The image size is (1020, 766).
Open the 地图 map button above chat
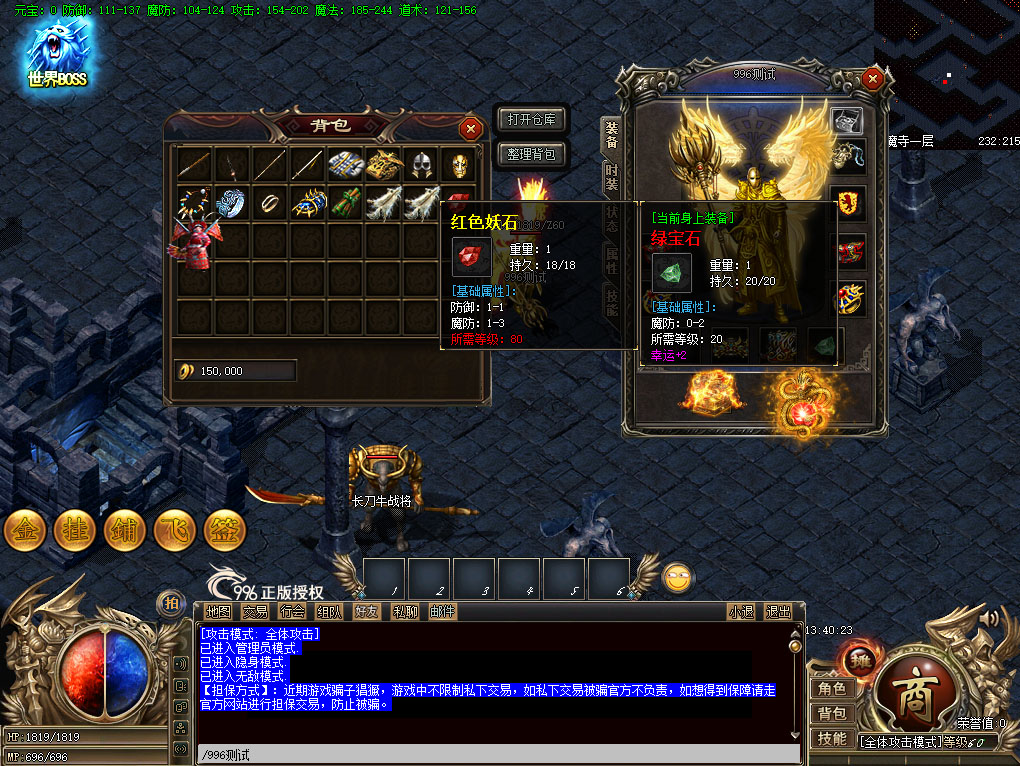218,612
